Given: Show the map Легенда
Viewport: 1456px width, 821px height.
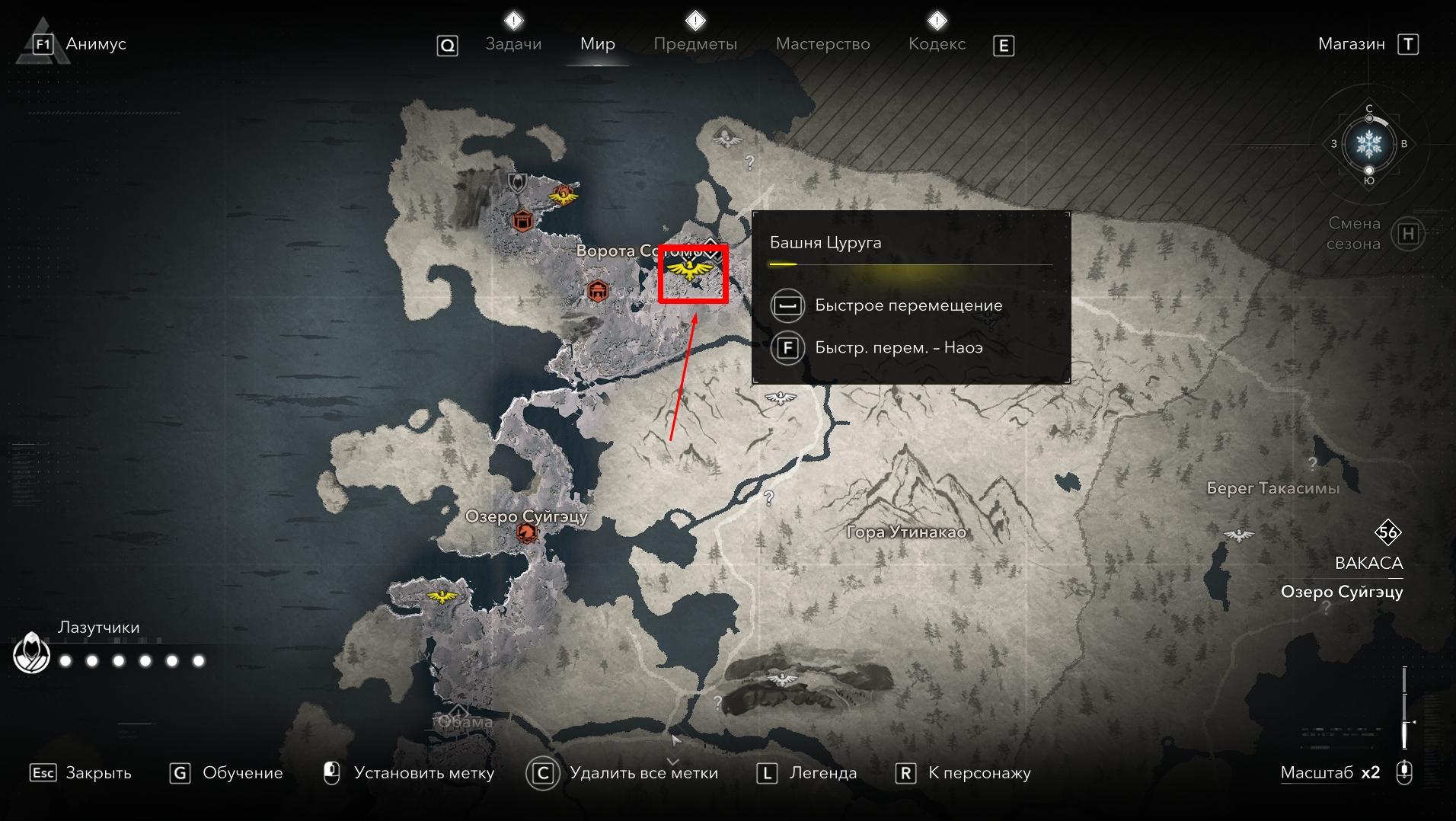Looking at the screenshot, I should [x=822, y=773].
